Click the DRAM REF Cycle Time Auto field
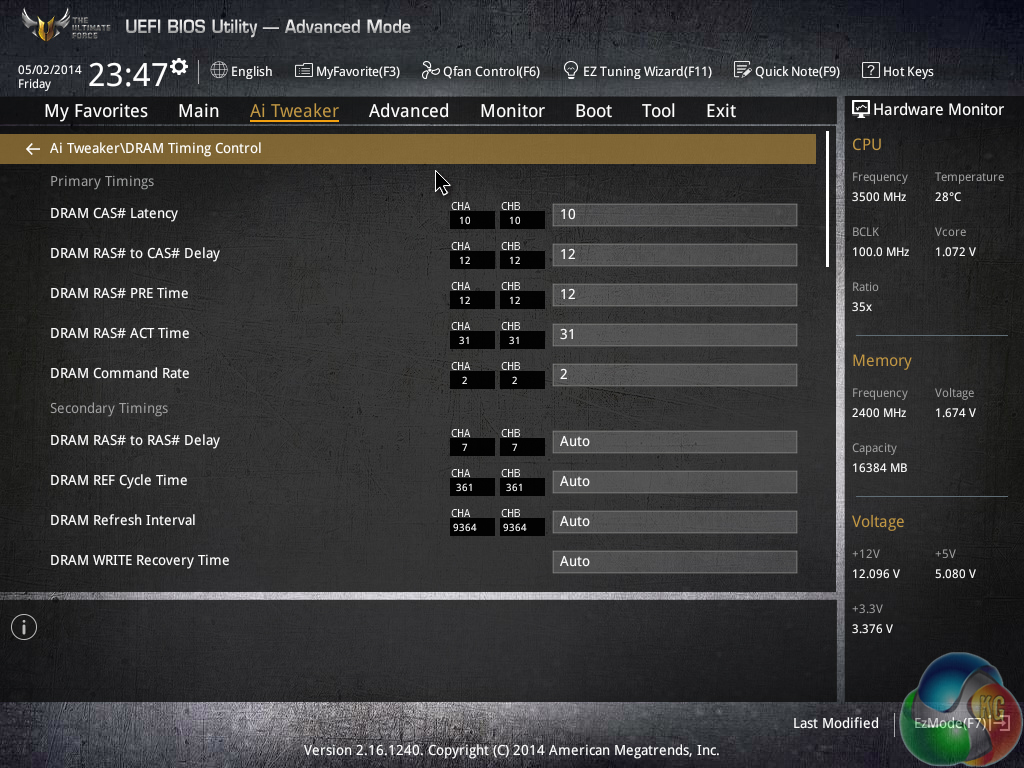This screenshot has width=1024, height=768. click(x=674, y=481)
